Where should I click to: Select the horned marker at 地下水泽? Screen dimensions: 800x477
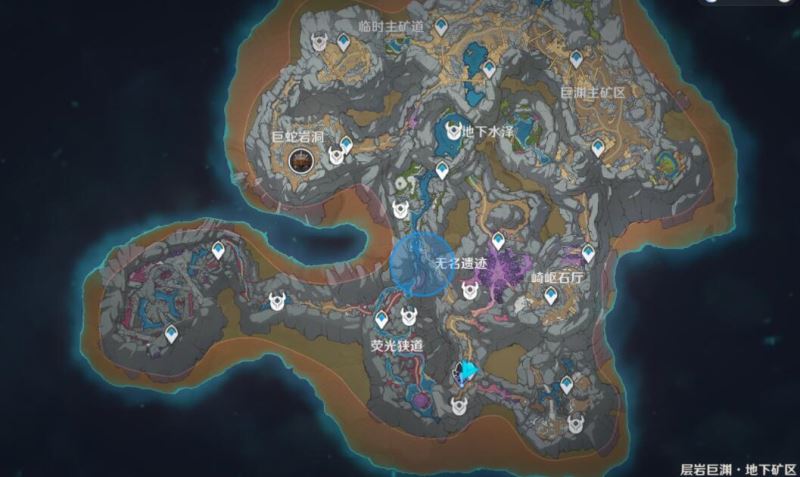tap(451, 131)
